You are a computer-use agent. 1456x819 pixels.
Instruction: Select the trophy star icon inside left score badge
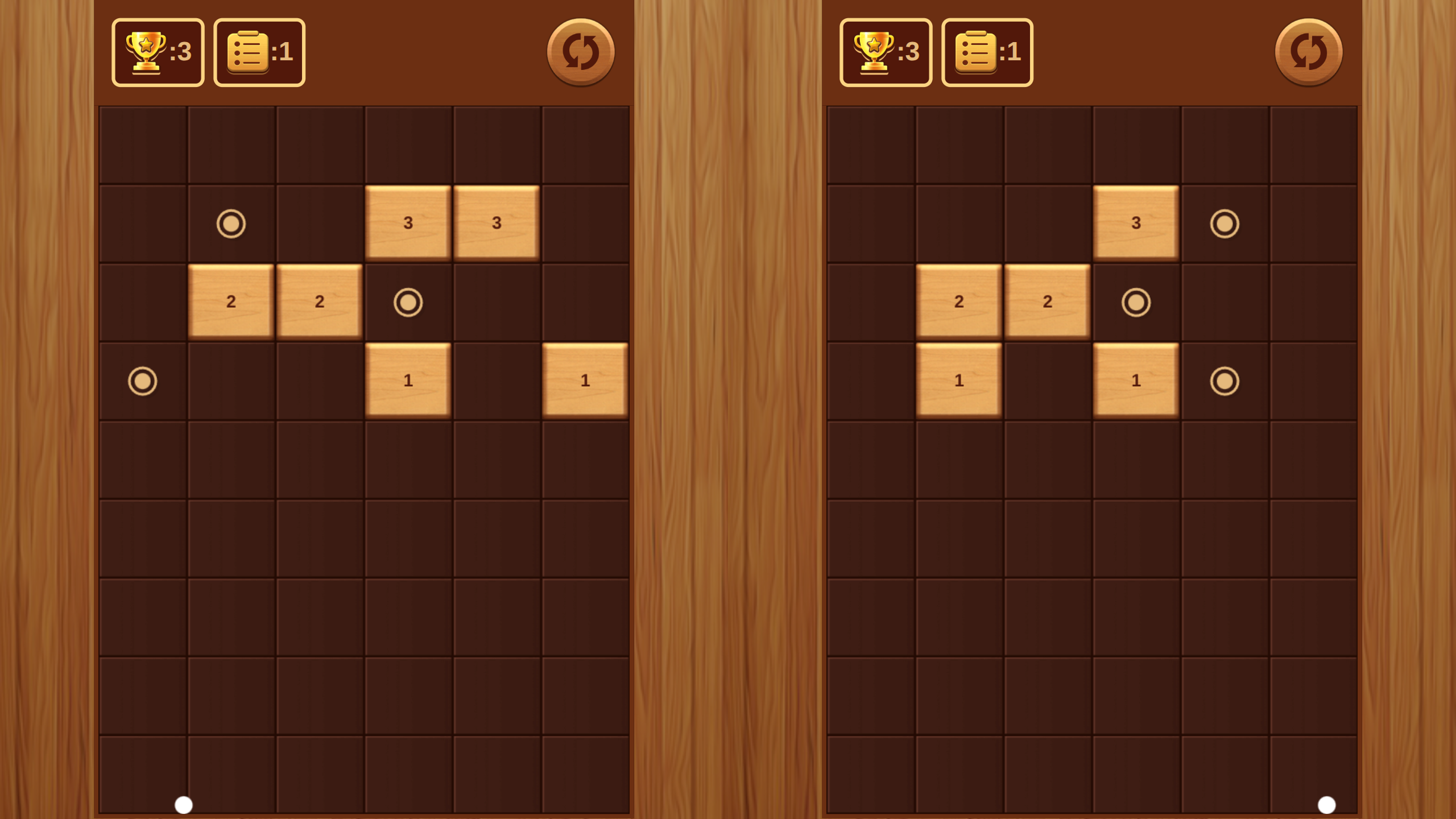(145, 48)
